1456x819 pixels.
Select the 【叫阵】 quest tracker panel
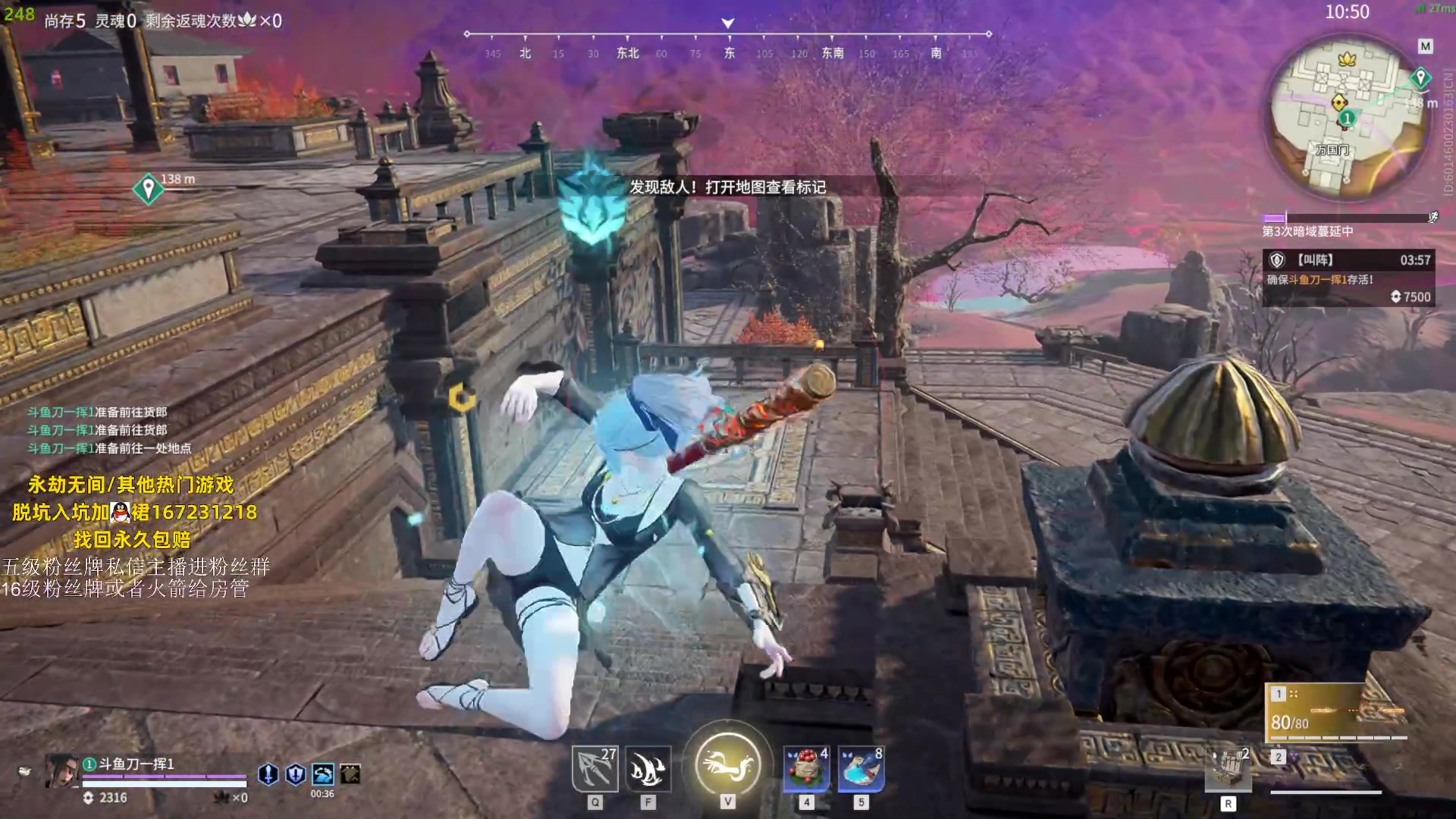(1347, 278)
